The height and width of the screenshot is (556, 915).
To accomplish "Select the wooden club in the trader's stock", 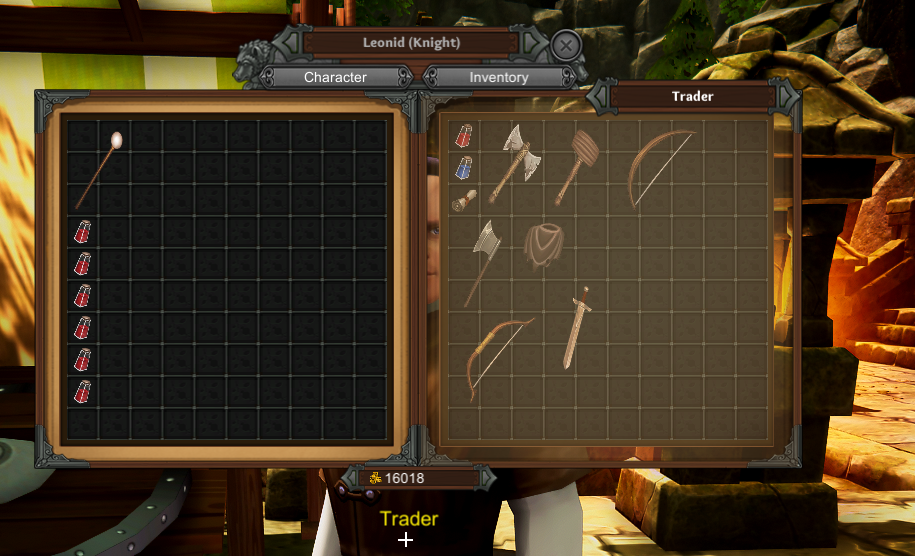I will point(577,164).
